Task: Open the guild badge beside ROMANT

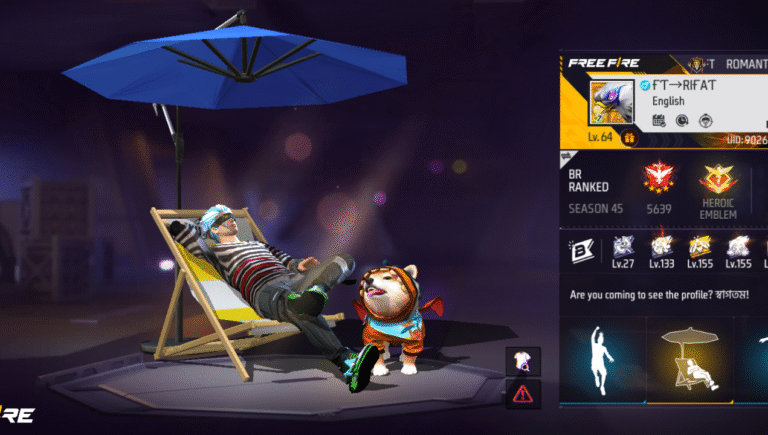Action: tap(694, 62)
